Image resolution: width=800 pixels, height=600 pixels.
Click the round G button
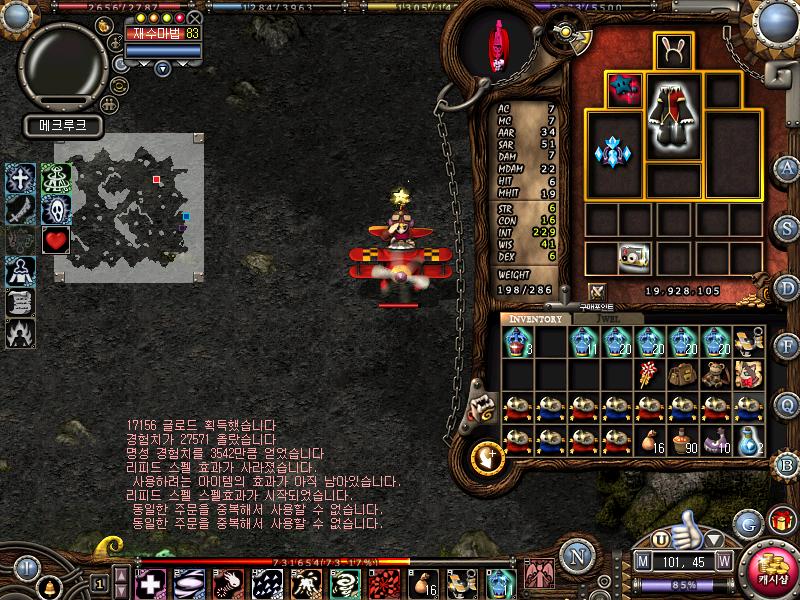point(747,523)
